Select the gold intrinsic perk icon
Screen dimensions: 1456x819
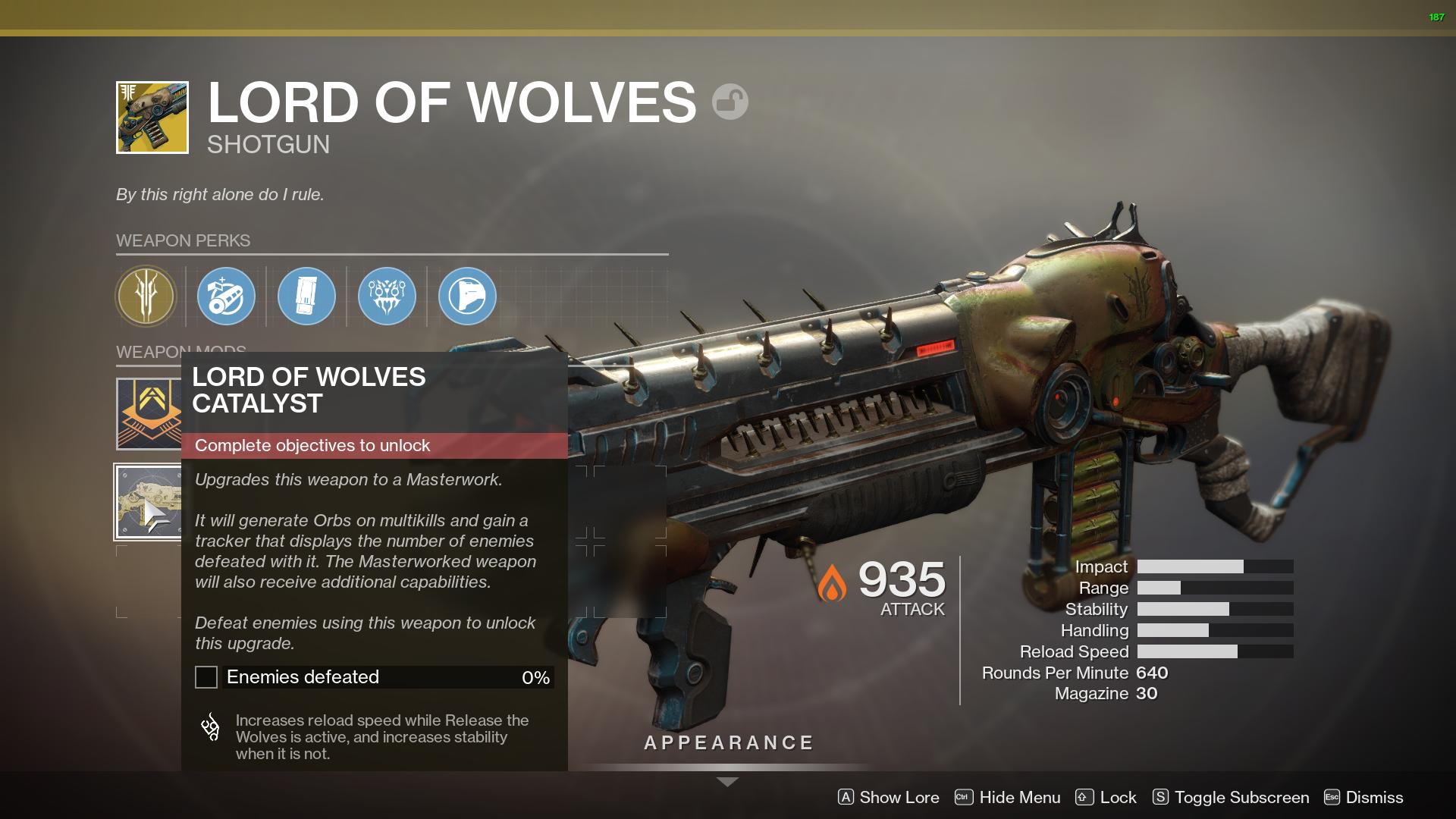click(x=146, y=297)
